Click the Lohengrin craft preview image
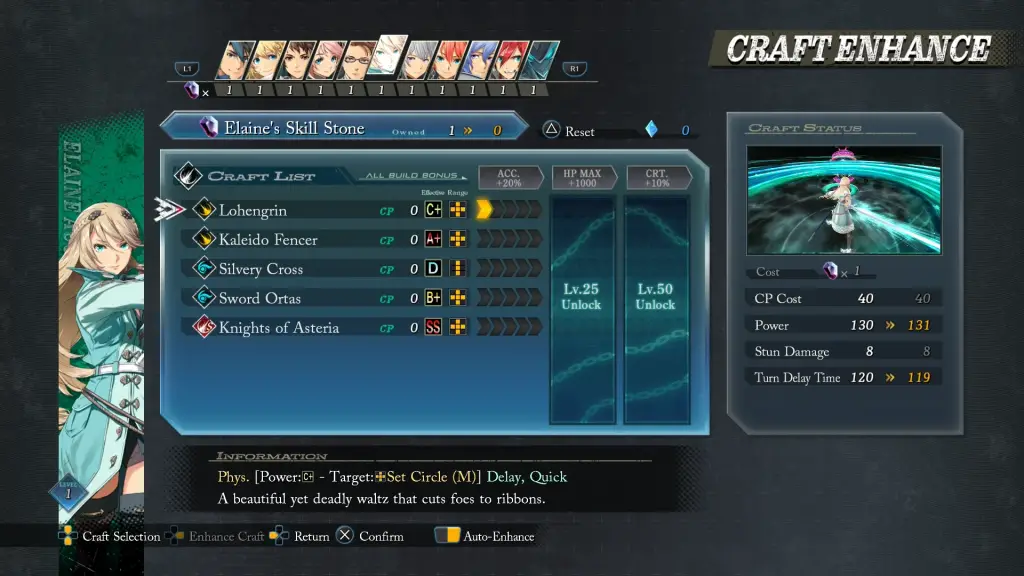The height and width of the screenshot is (576, 1024). [843, 200]
